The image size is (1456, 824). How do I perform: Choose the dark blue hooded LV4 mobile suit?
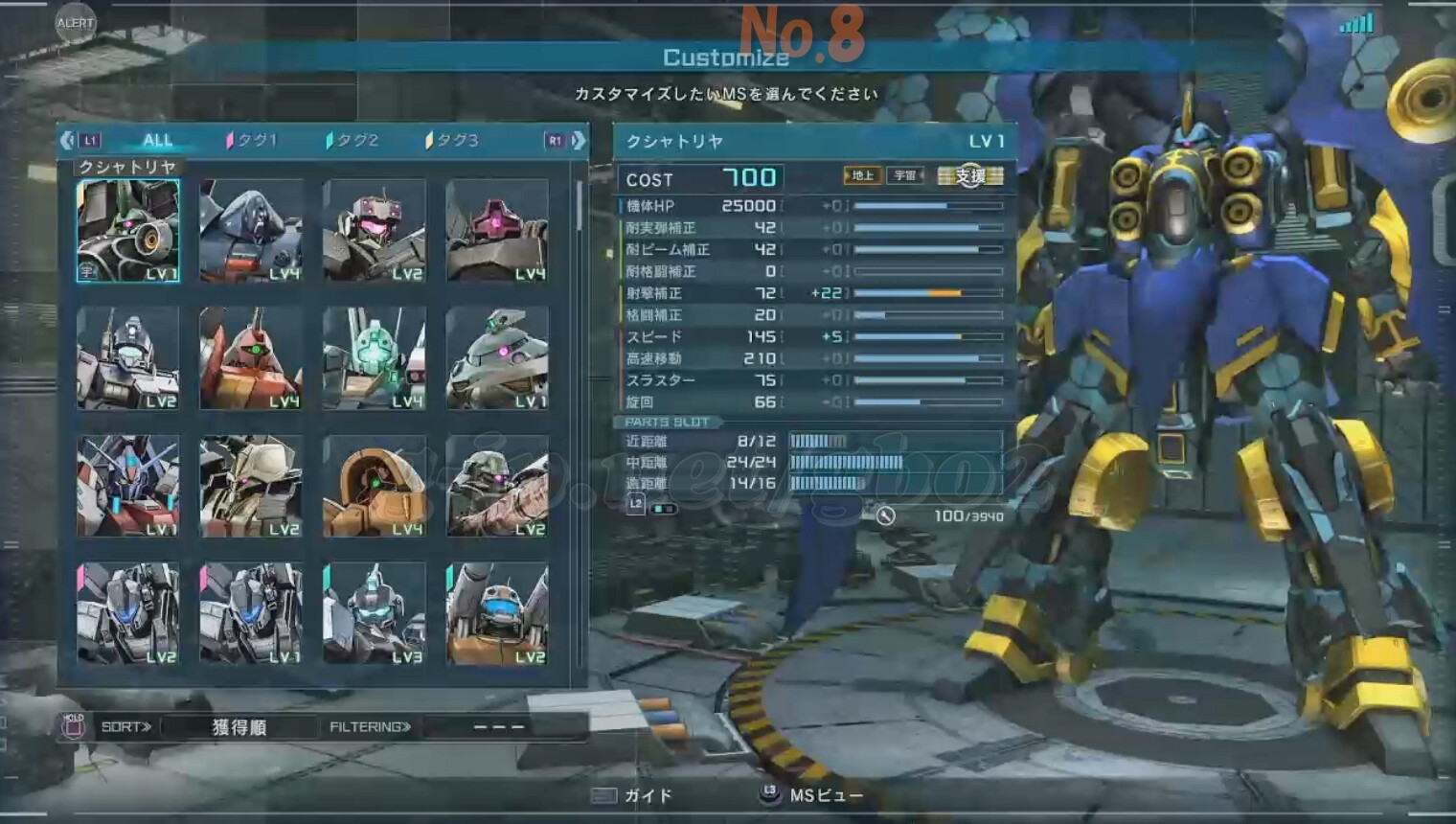[251, 231]
